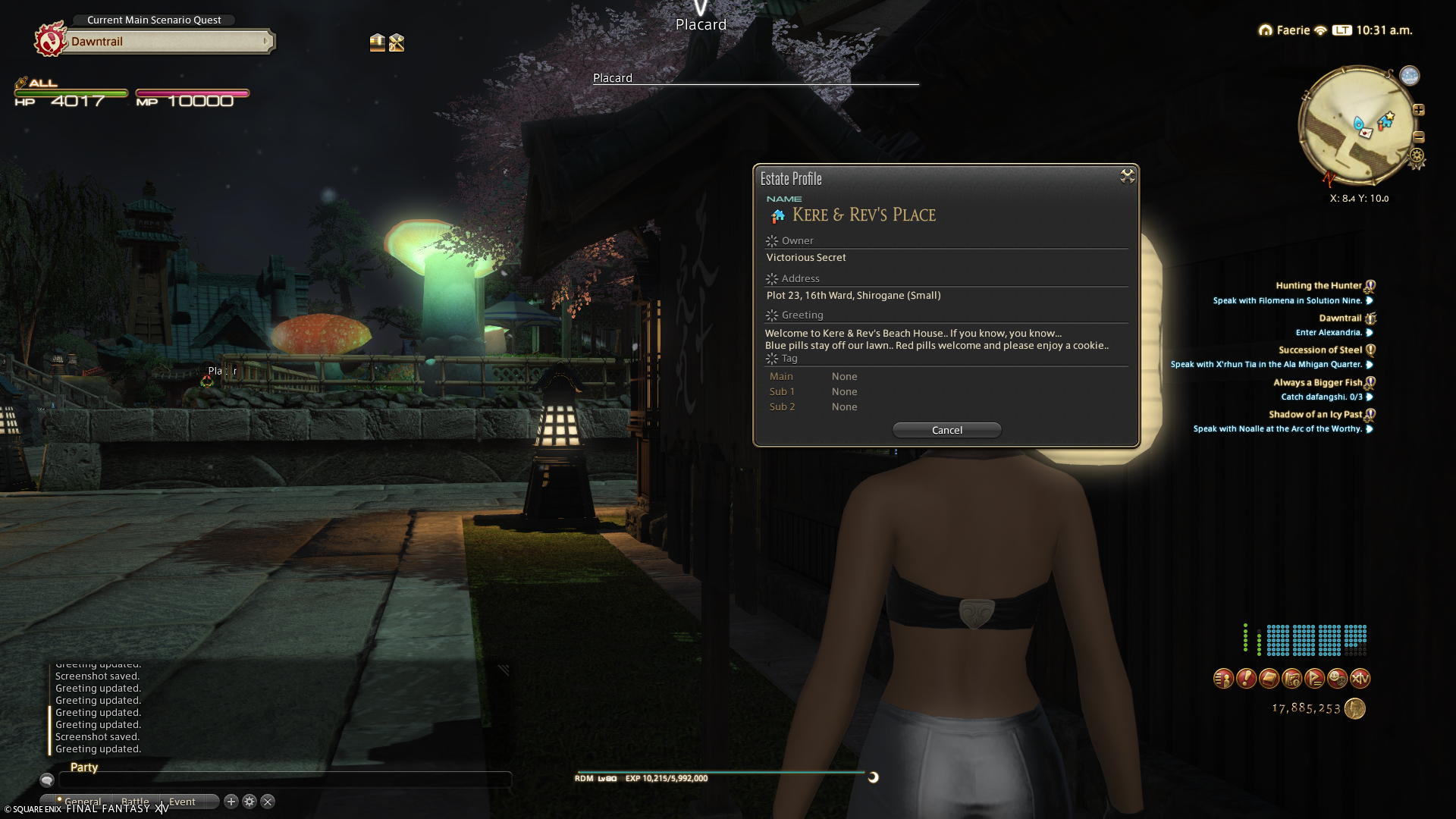This screenshot has width=1456, height=819.
Task: Select Shadow of an Icy Past quest
Action: pos(1315,415)
